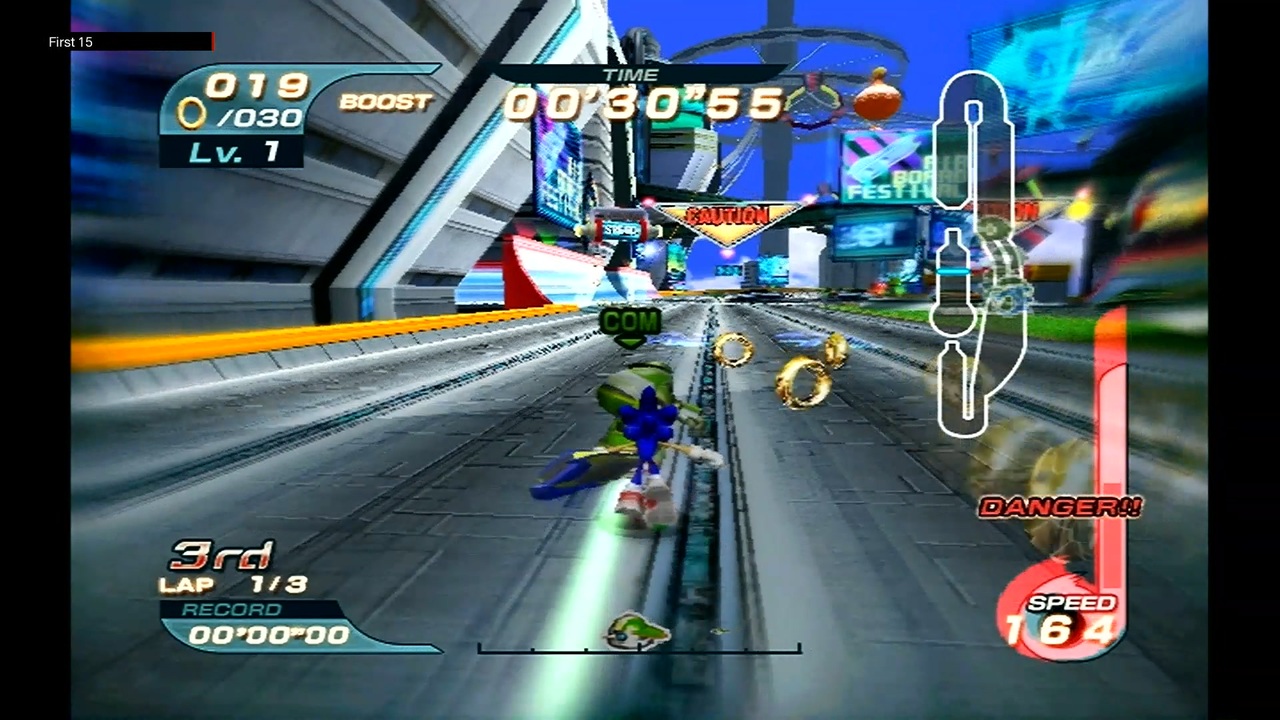This screenshot has width=1280, height=720.
Task: Select the DANGER!! warning icon
Action: click(x=1061, y=507)
